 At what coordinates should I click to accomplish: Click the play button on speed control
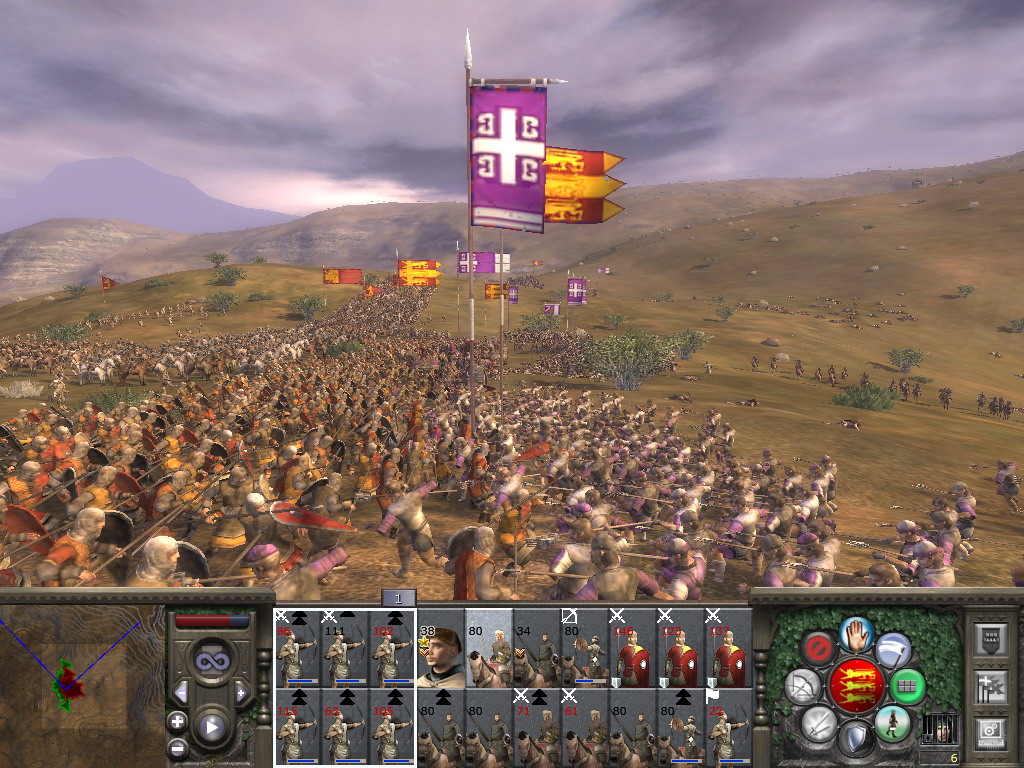pyautogui.click(x=211, y=727)
